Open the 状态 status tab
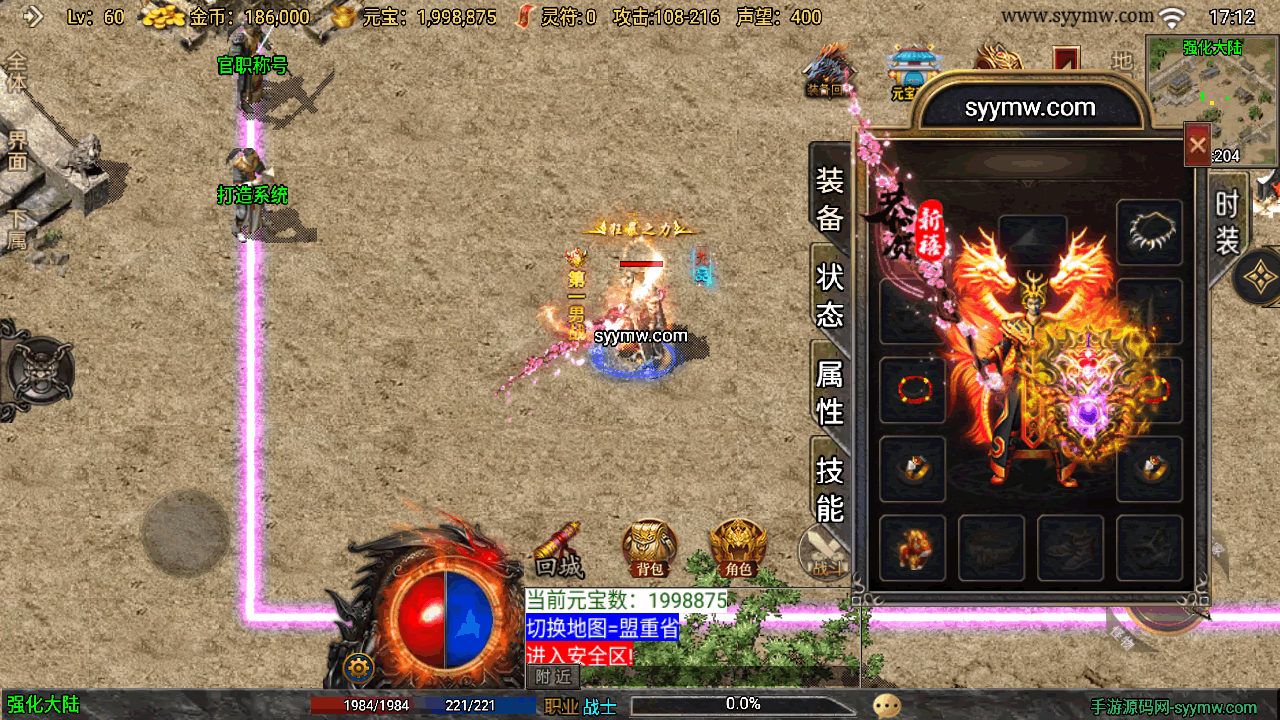 click(x=830, y=296)
